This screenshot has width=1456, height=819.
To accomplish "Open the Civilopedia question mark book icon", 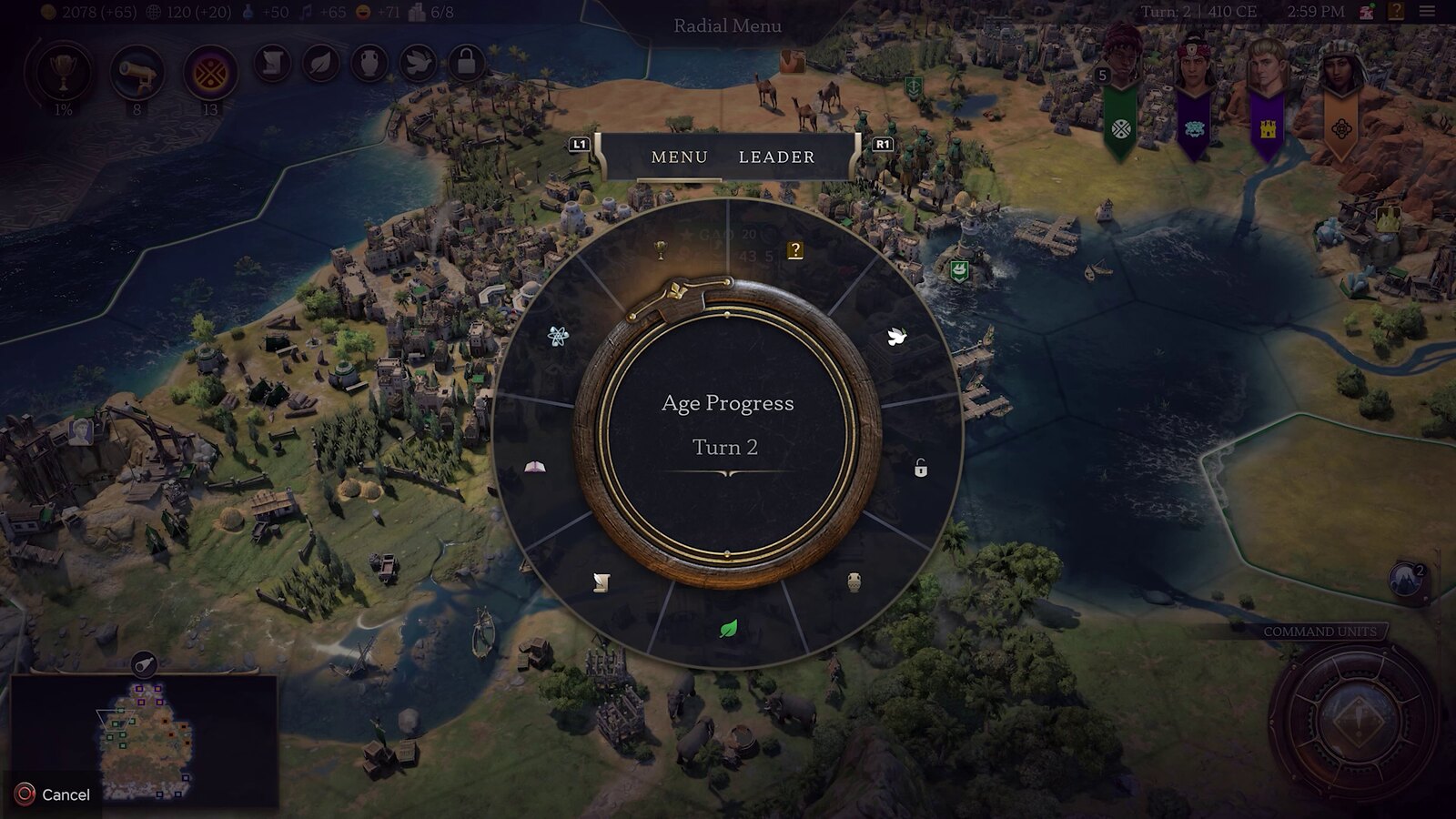I will [1396, 12].
